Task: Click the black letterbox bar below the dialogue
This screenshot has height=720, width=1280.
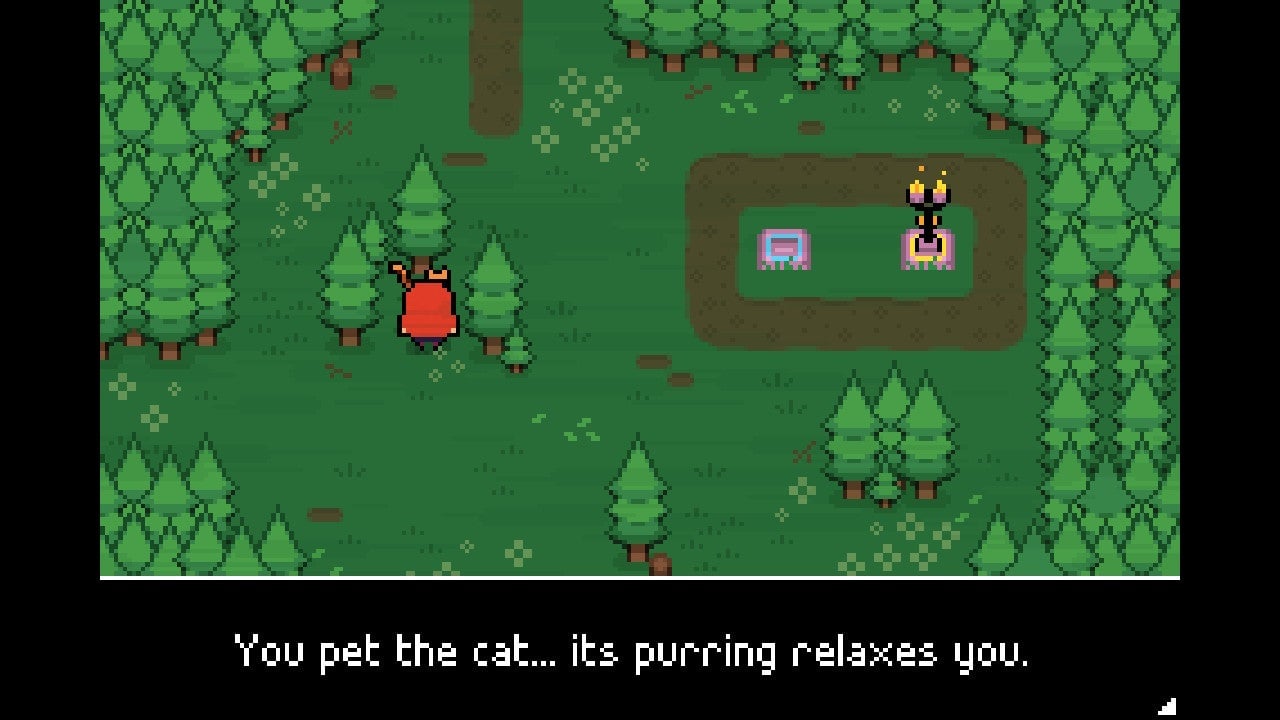Action: click(x=640, y=702)
